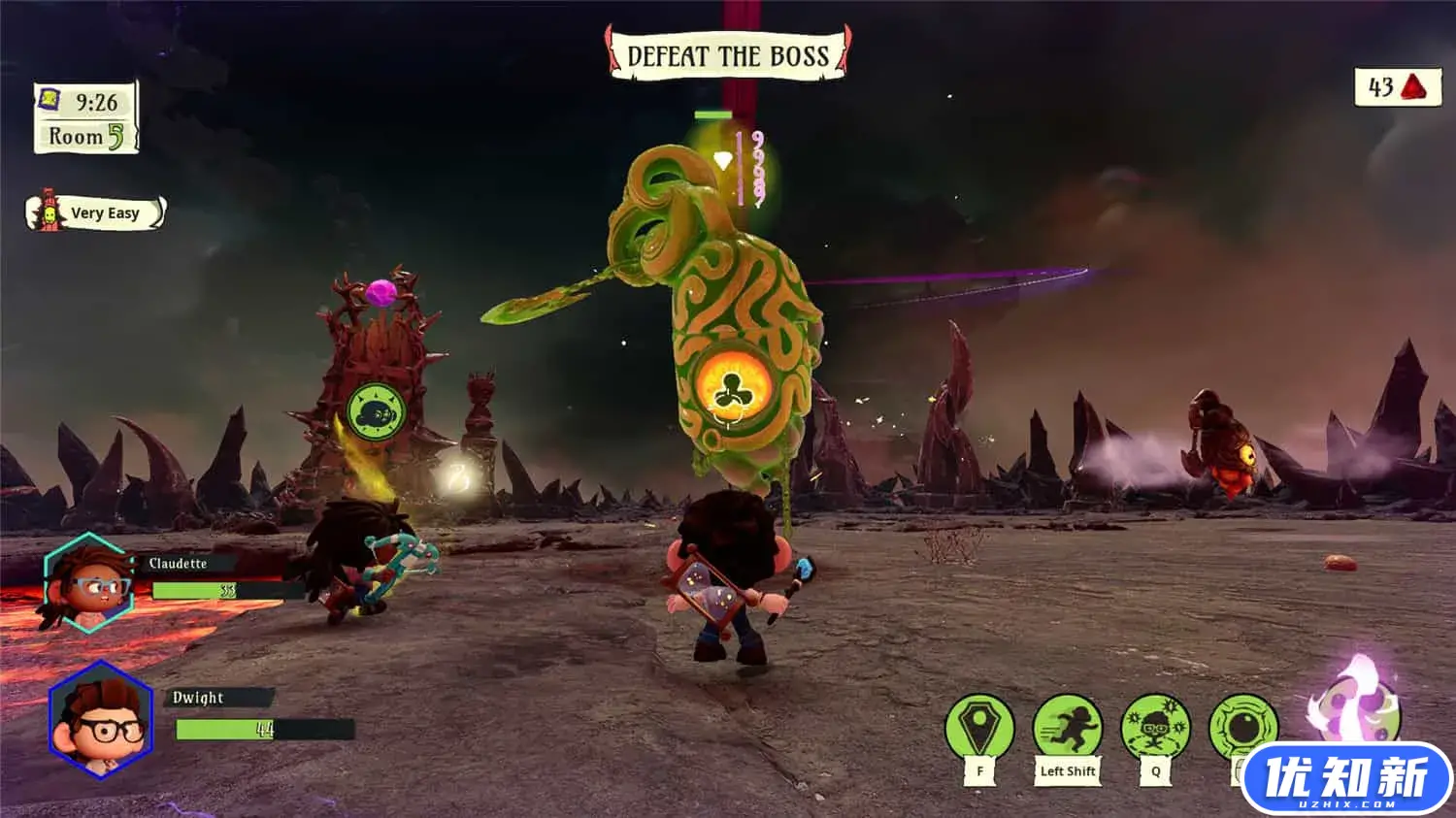Activate the shield gem ability icon
The width and height of the screenshot is (1456, 818).
tap(979, 728)
